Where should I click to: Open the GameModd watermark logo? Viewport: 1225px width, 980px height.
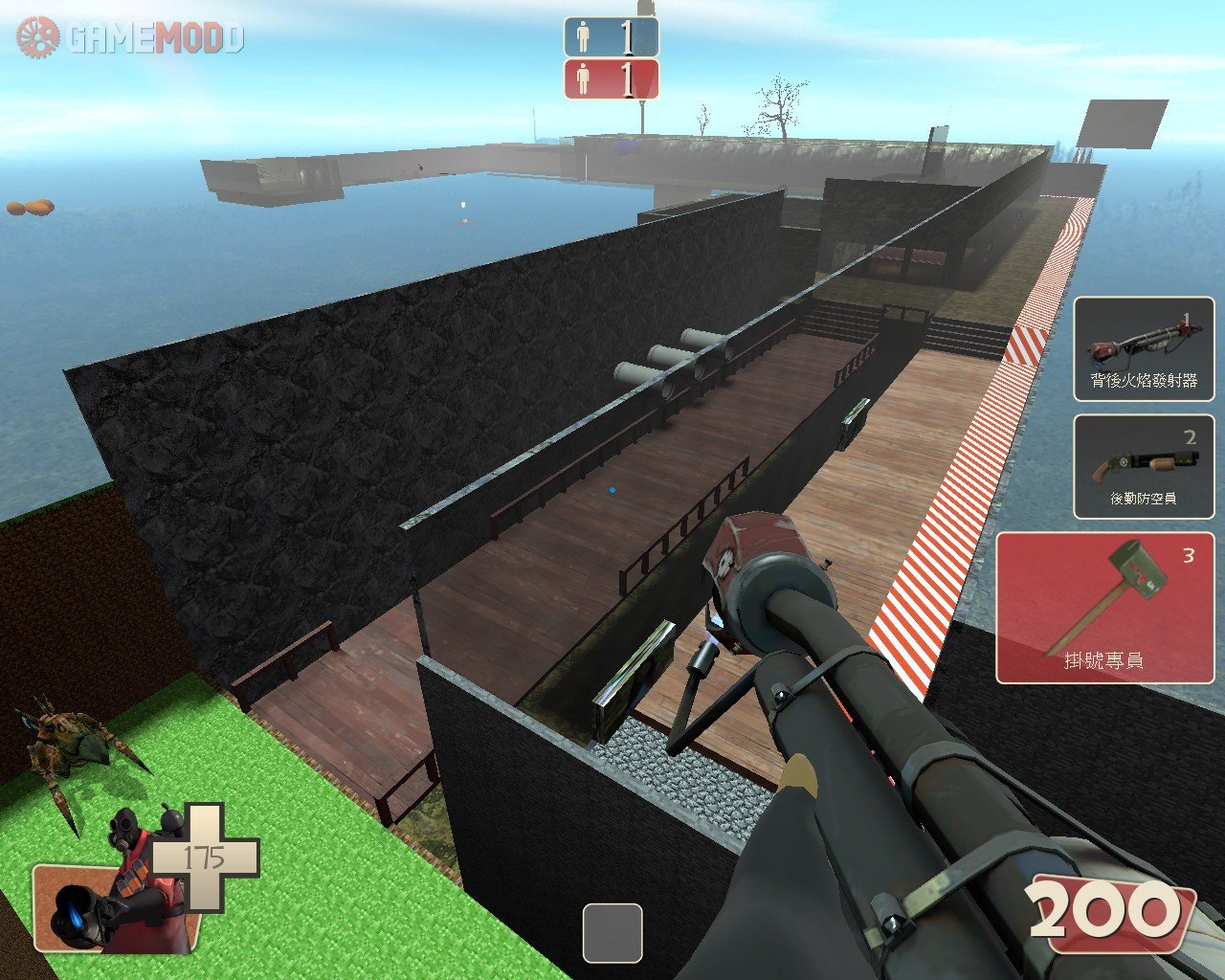coord(130,38)
